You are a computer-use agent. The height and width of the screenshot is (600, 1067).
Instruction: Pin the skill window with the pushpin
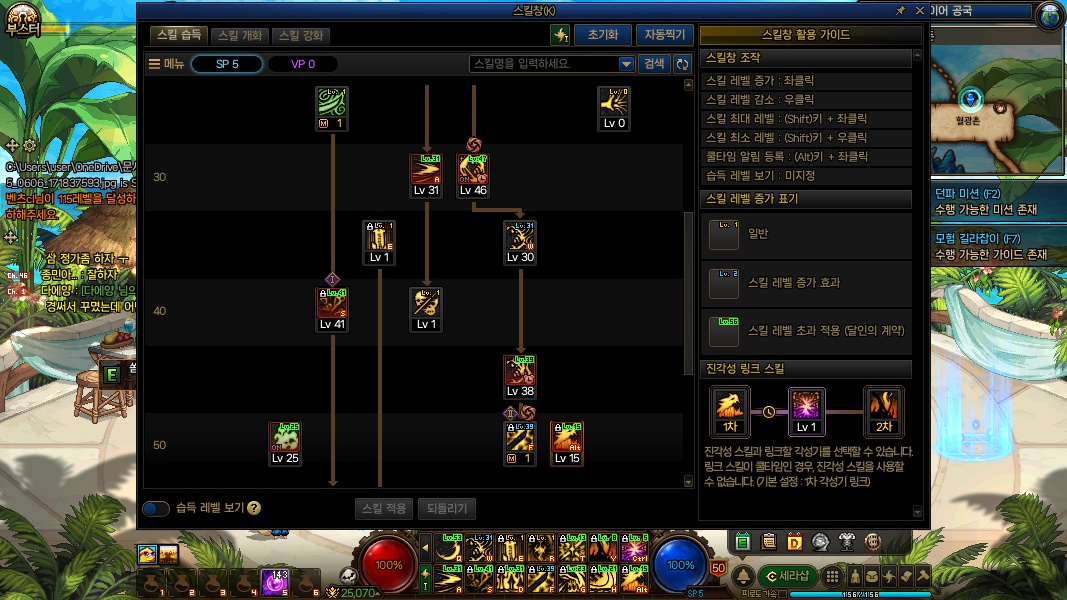900,10
